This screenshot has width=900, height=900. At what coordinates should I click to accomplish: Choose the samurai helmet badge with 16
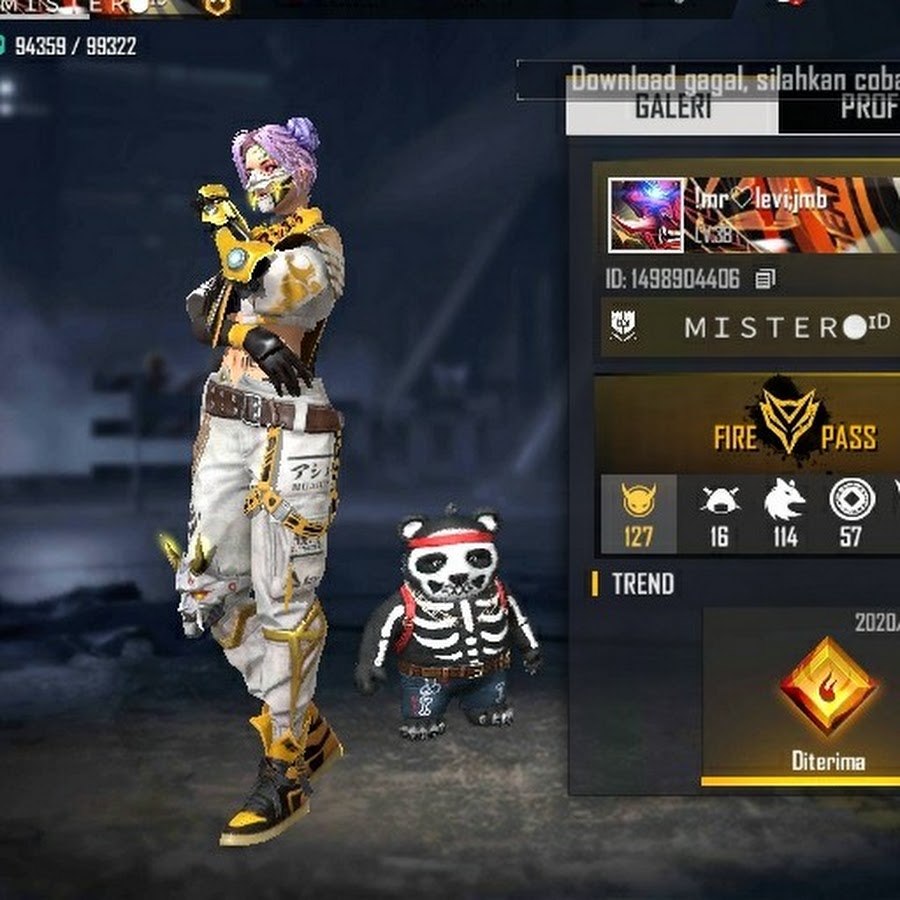(x=718, y=514)
